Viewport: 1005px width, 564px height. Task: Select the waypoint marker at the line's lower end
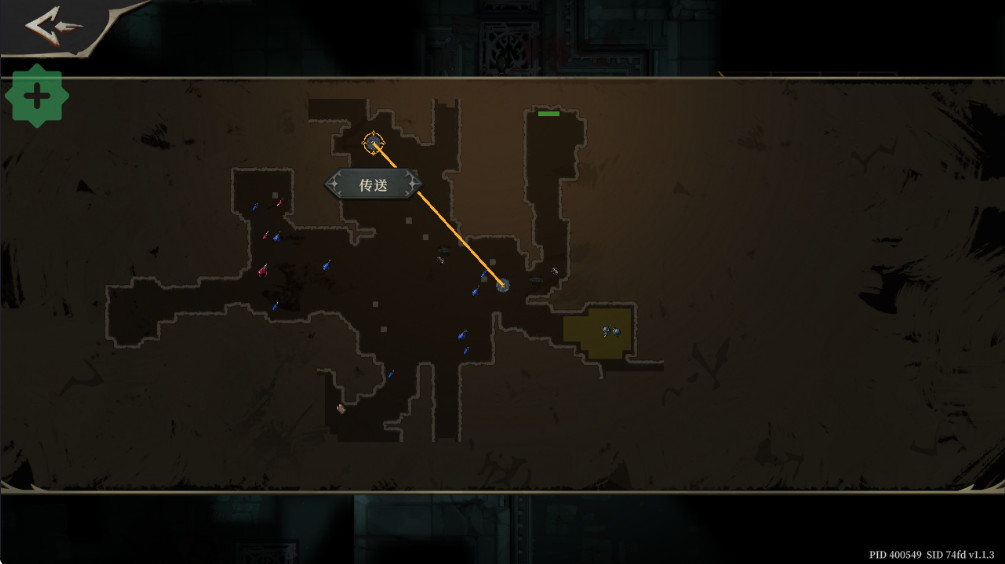click(503, 285)
